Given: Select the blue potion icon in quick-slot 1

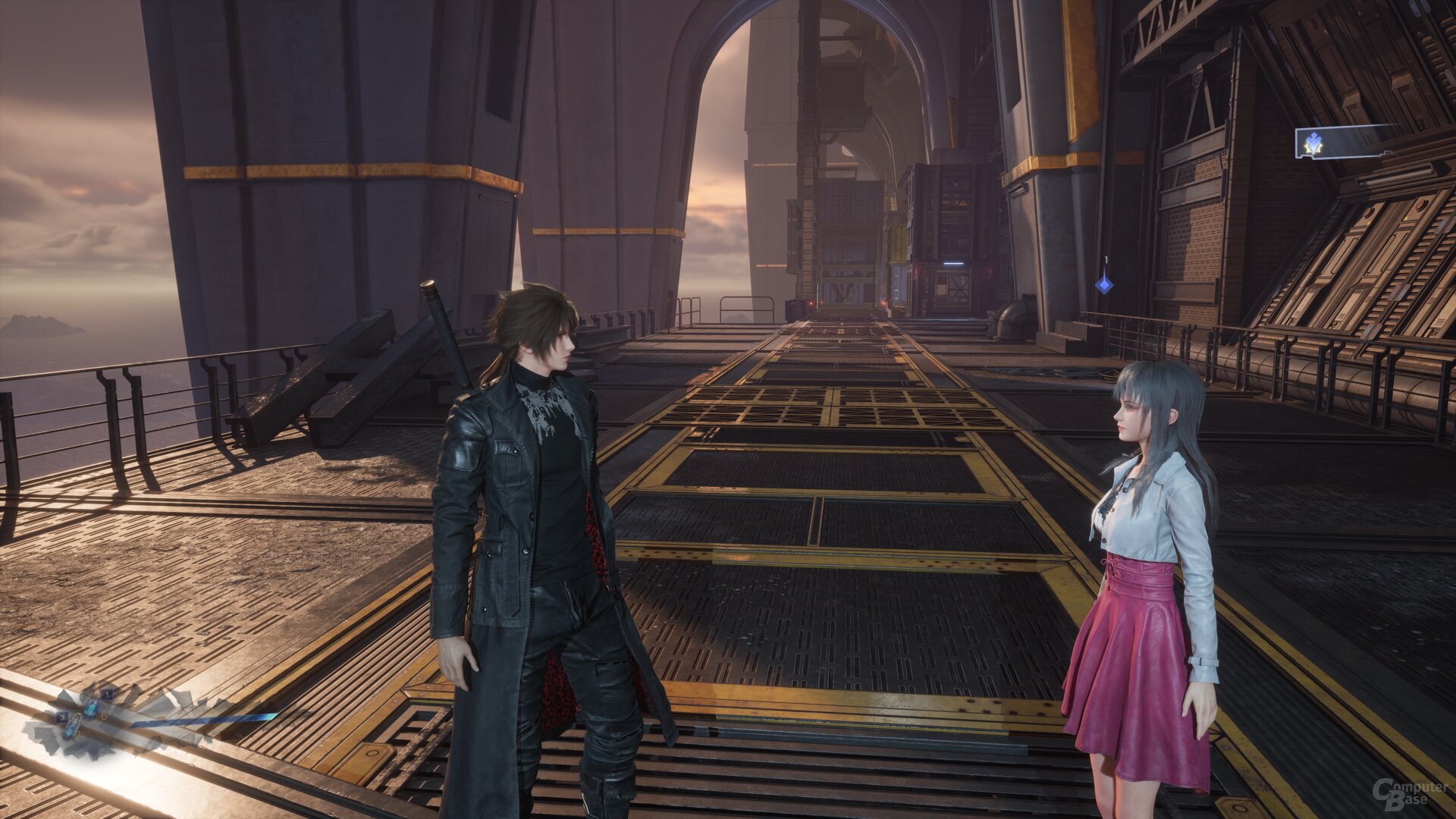Looking at the screenshot, I should pos(91,709).
